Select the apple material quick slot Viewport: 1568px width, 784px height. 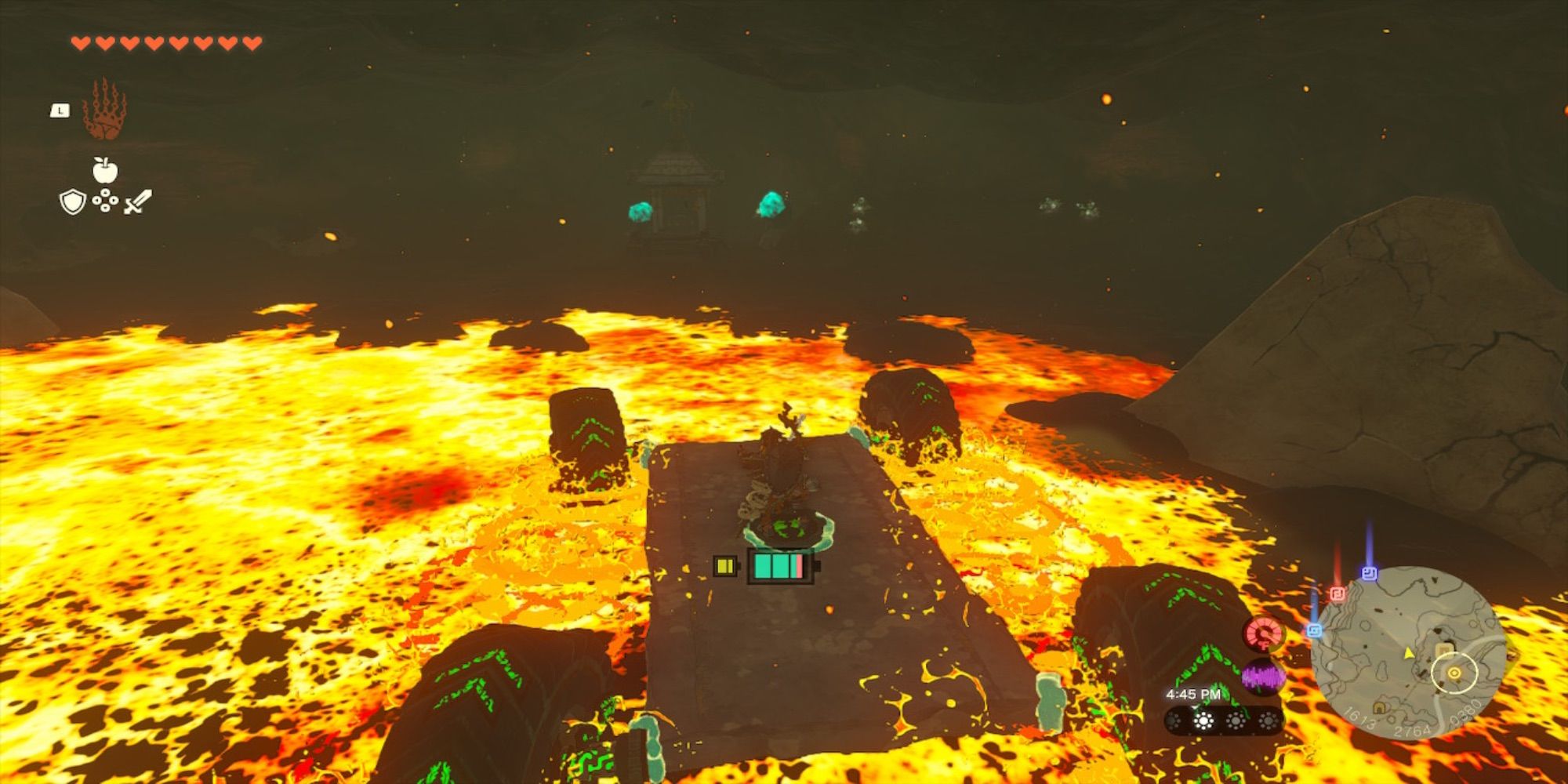pyautogui.click(x=105, y=169)
